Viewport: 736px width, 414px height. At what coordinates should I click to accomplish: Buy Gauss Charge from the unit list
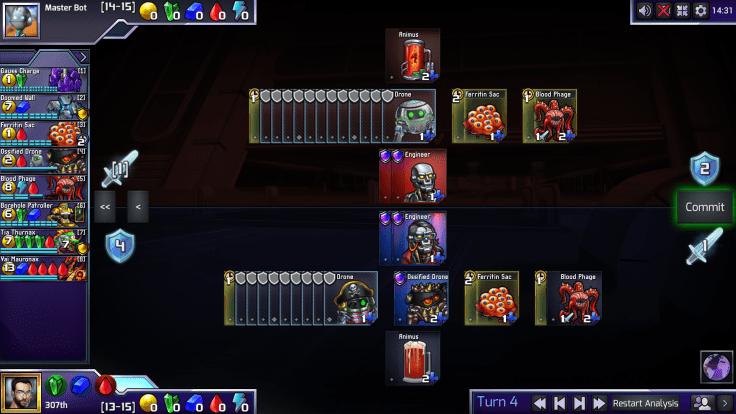pos(45,78)
